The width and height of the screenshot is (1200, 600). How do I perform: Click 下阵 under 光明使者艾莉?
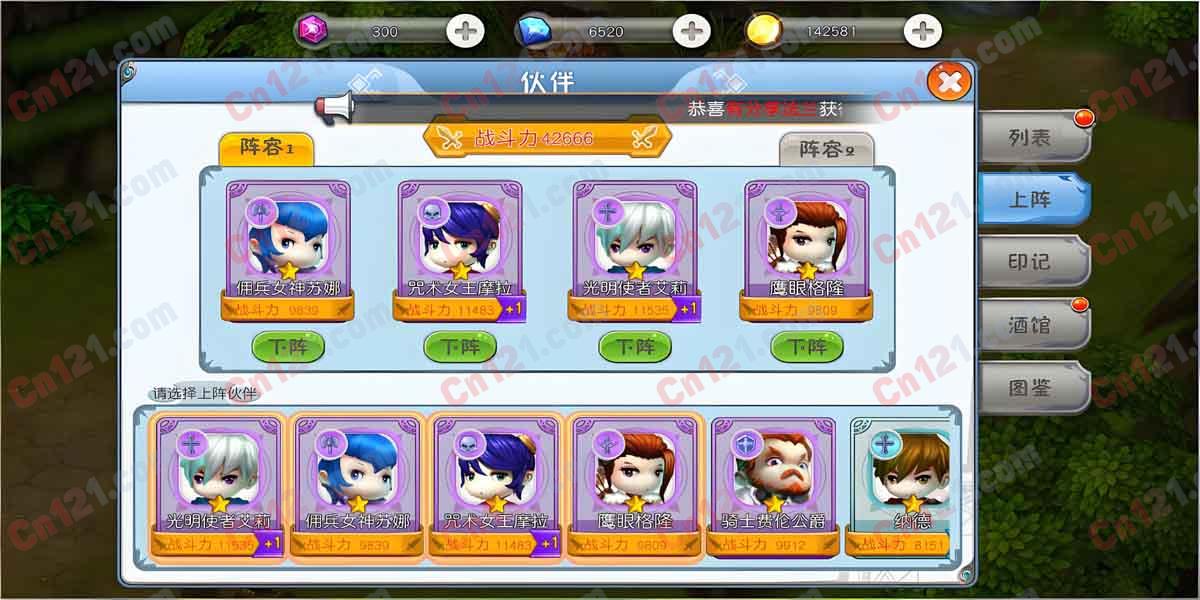(x=634, y=347)
